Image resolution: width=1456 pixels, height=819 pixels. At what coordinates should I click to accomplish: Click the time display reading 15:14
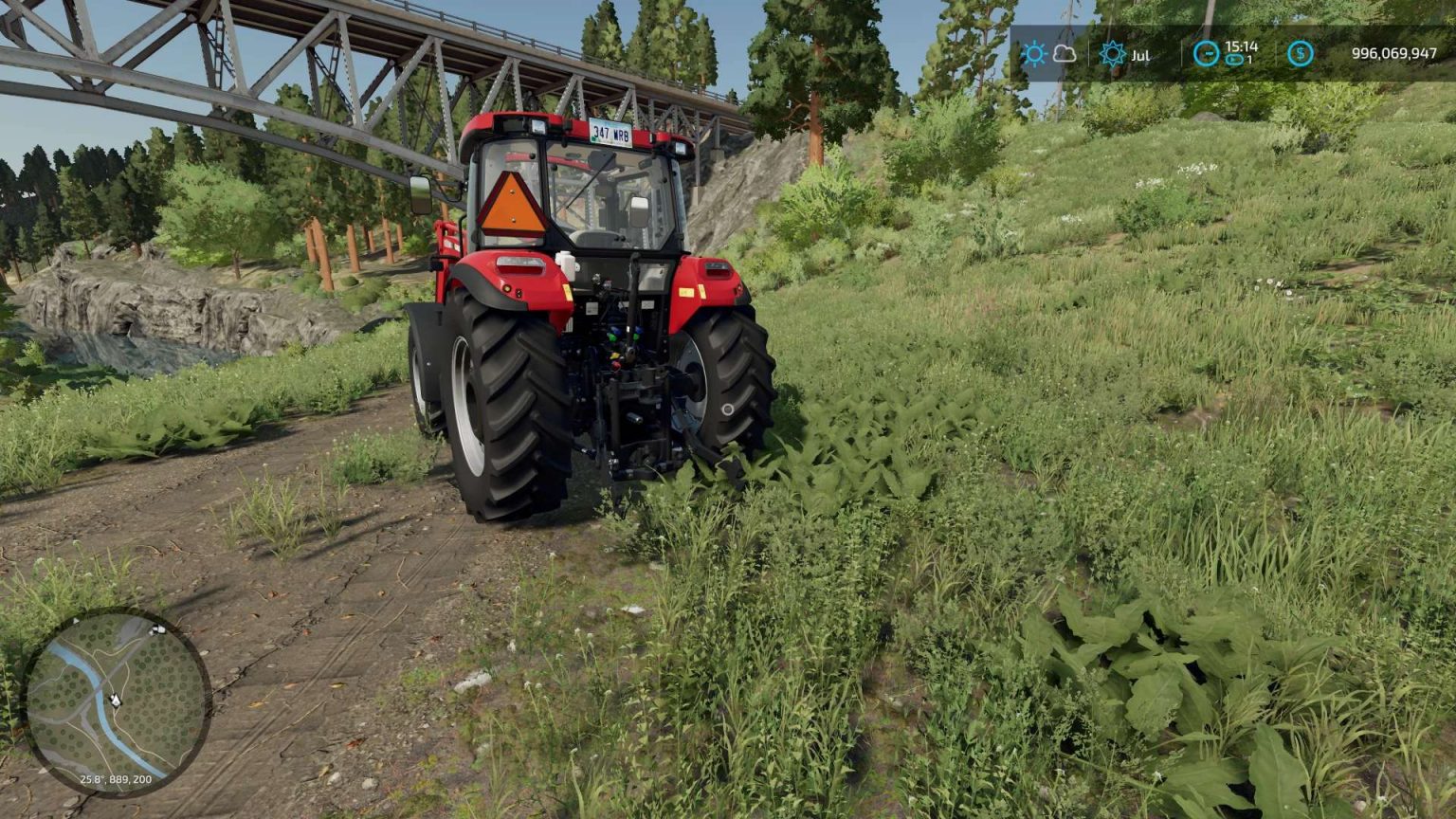click(x=1241, y=46)
